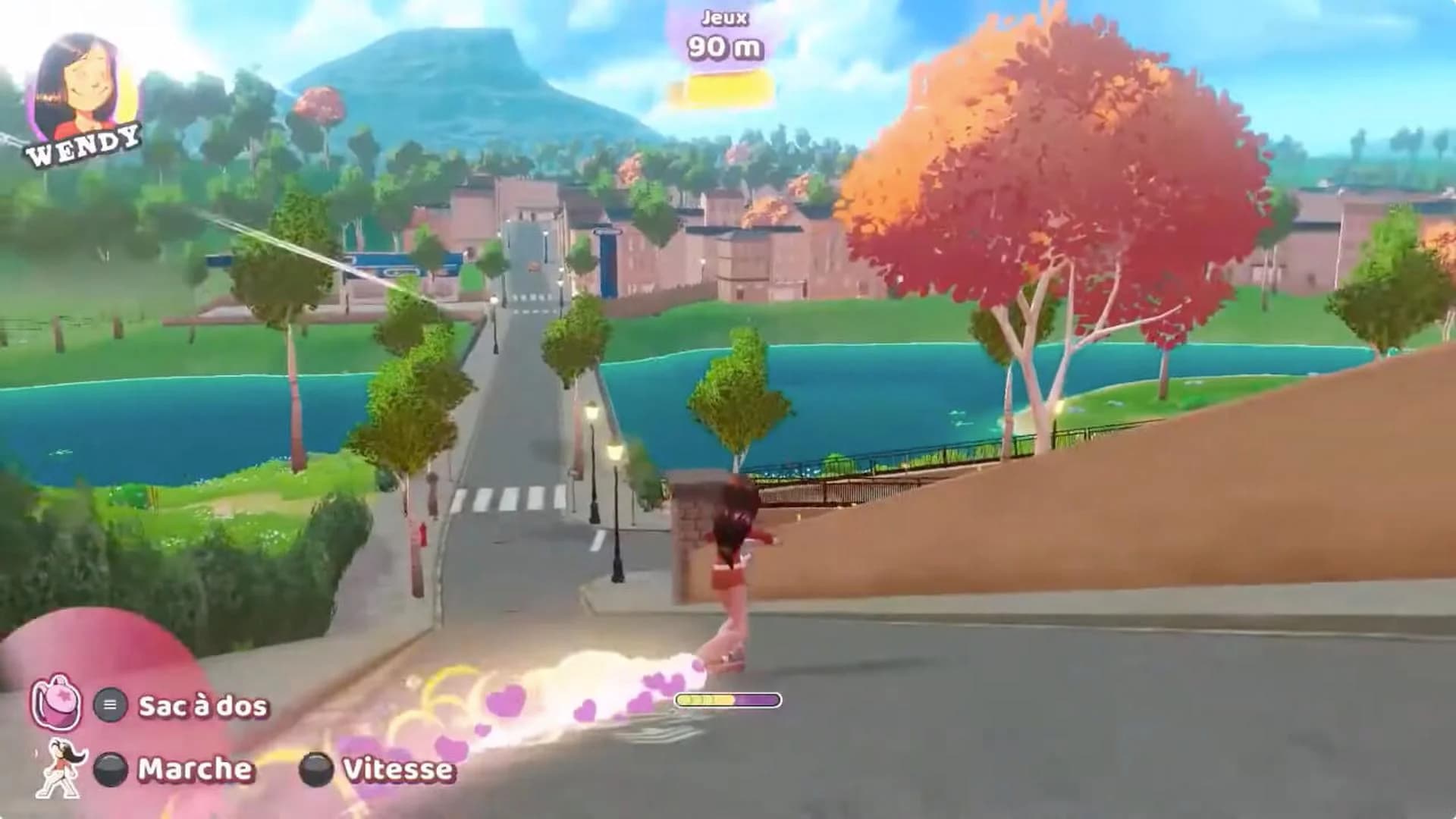Image resolution: width=1456 pixels, height=819 pixels.
Task: Click the Wendy name banner under the portrait
Action: 85,149
